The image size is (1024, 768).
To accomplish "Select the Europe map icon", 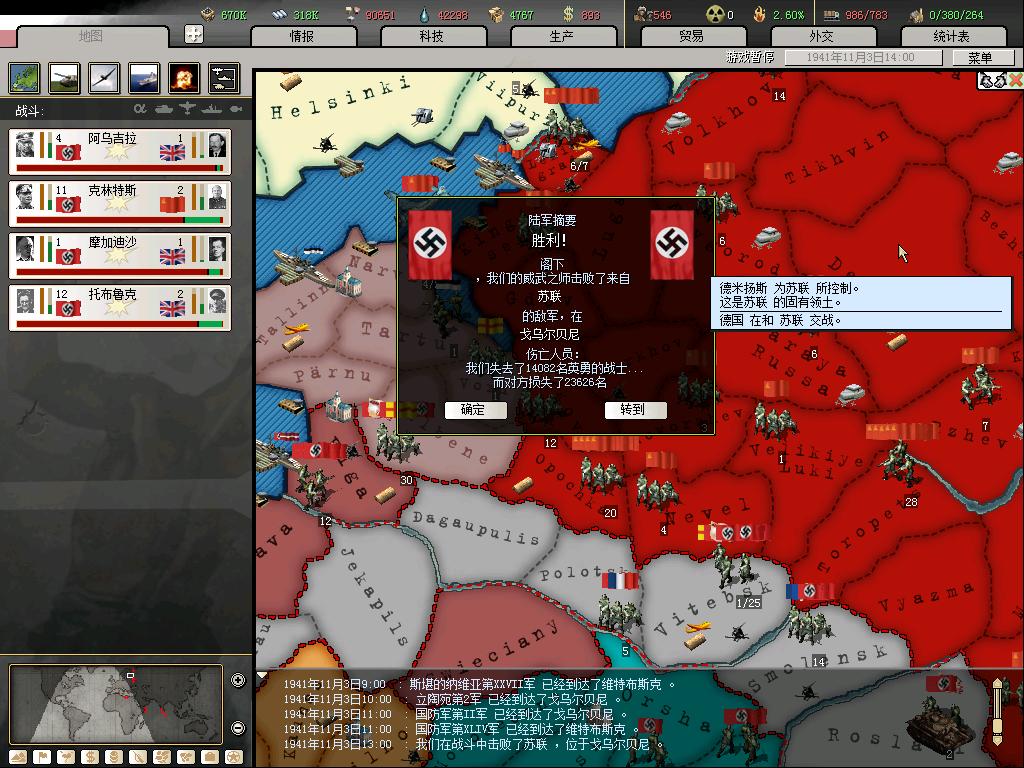I will [x=24, y=78].
